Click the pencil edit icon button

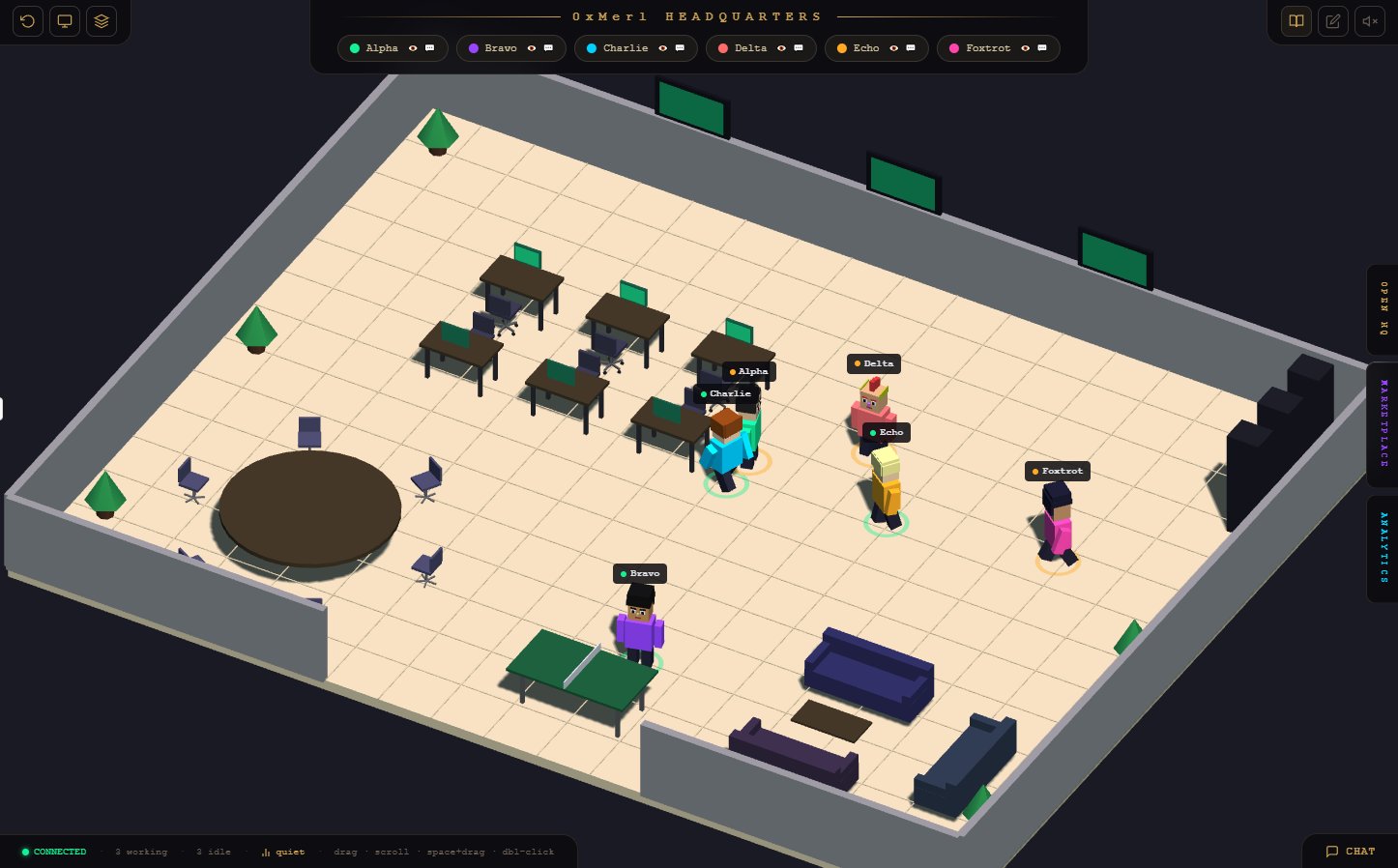[x=1333, y=21]
